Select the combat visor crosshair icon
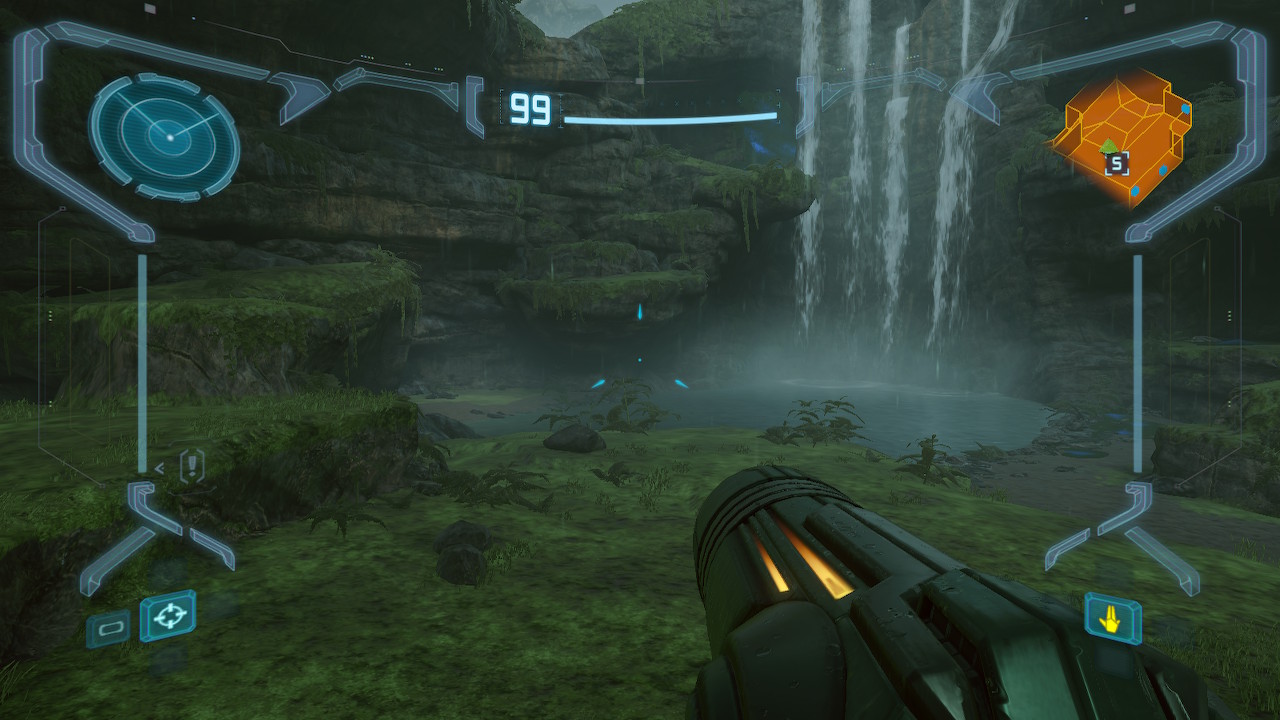Image resolution: width=1280 pixels, height=720 pixels. 167,616
